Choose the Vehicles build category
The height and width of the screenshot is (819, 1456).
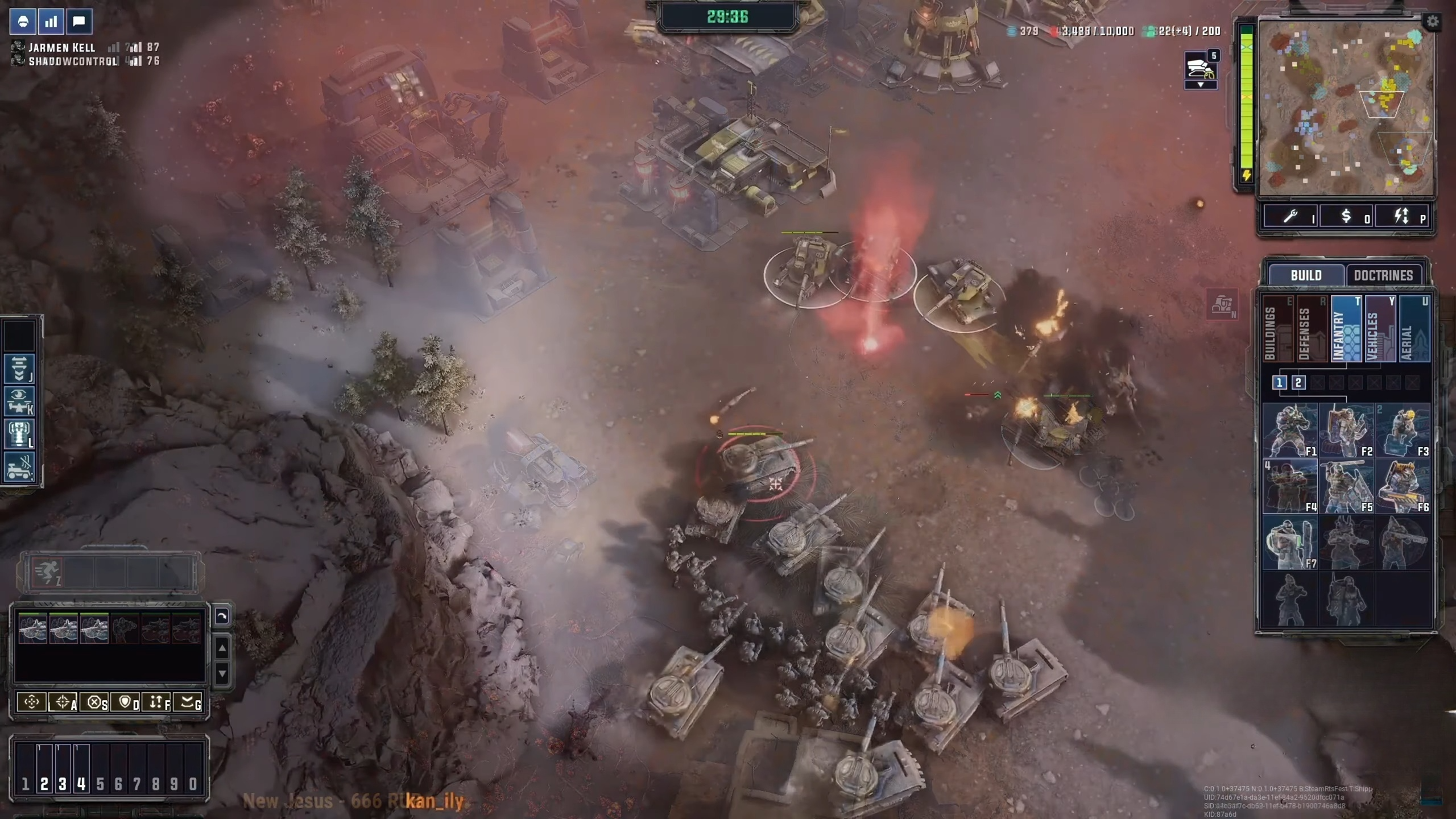coord(1379,329)
